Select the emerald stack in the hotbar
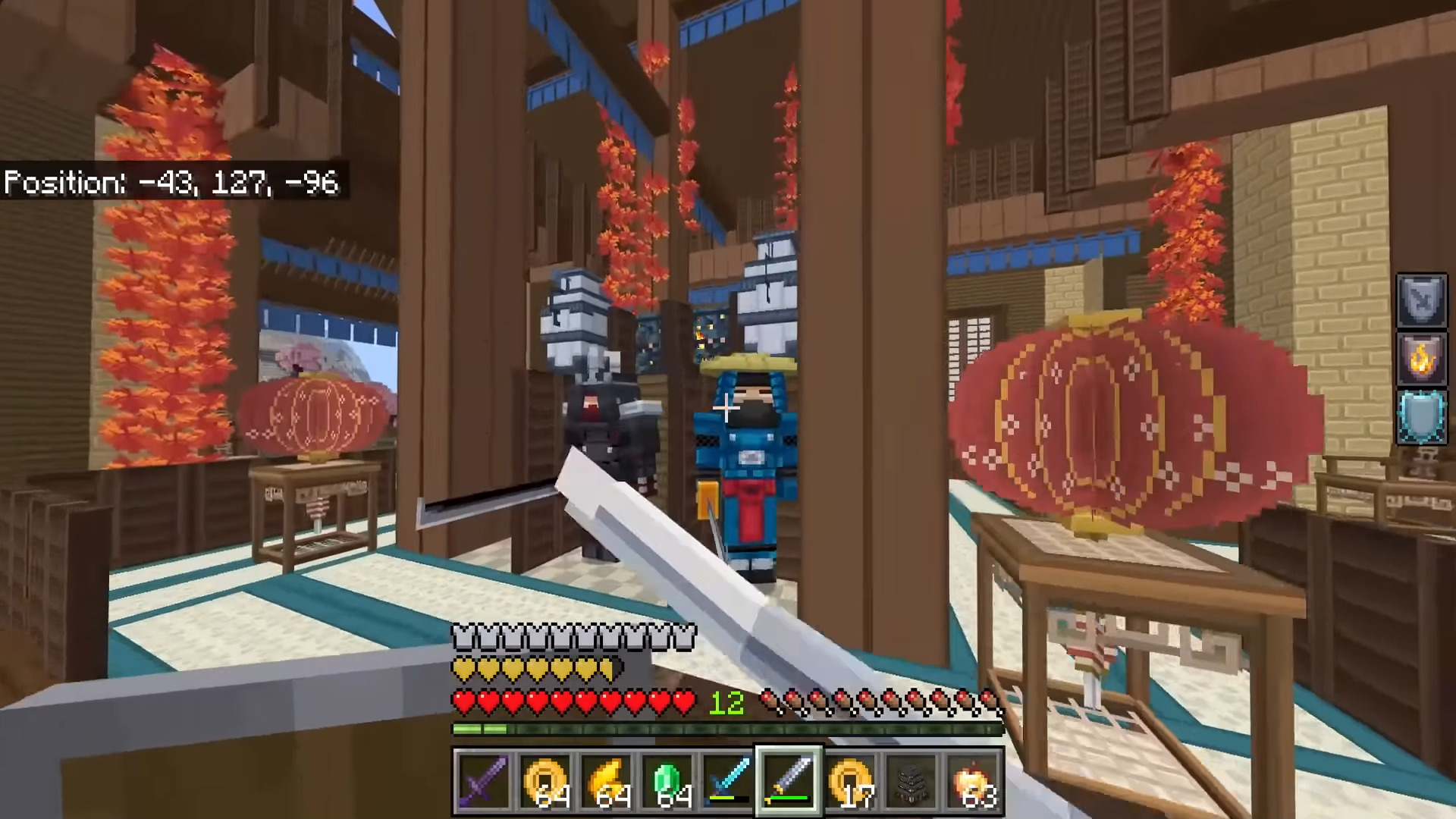Image resolution: width=1456 pixels, height=819 pixels. (x=668, y=781)
